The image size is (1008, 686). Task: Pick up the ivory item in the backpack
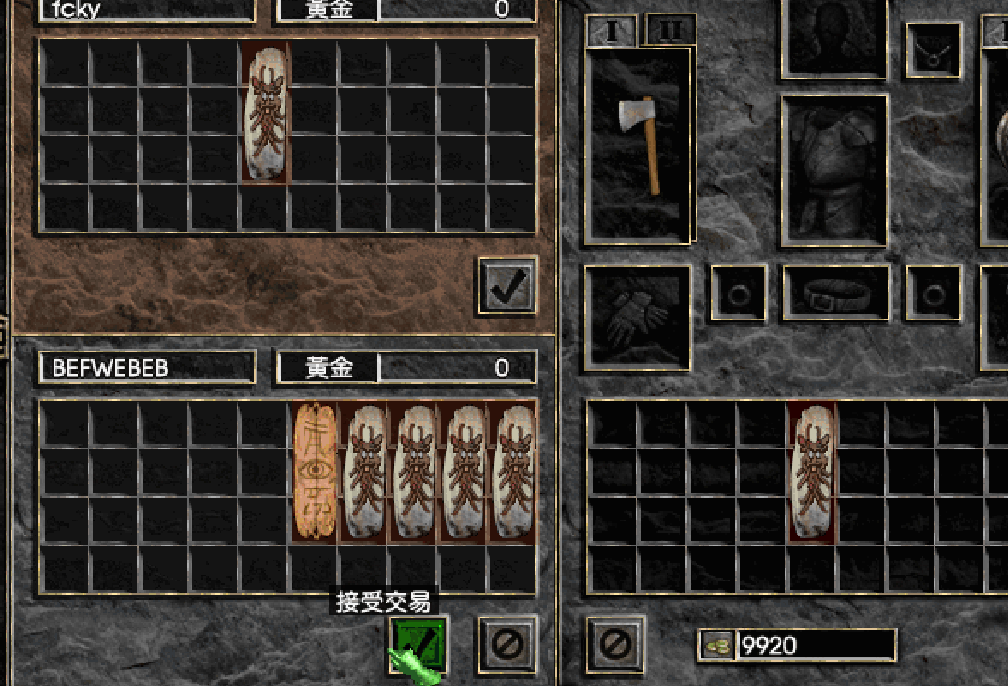pos(811,472)
